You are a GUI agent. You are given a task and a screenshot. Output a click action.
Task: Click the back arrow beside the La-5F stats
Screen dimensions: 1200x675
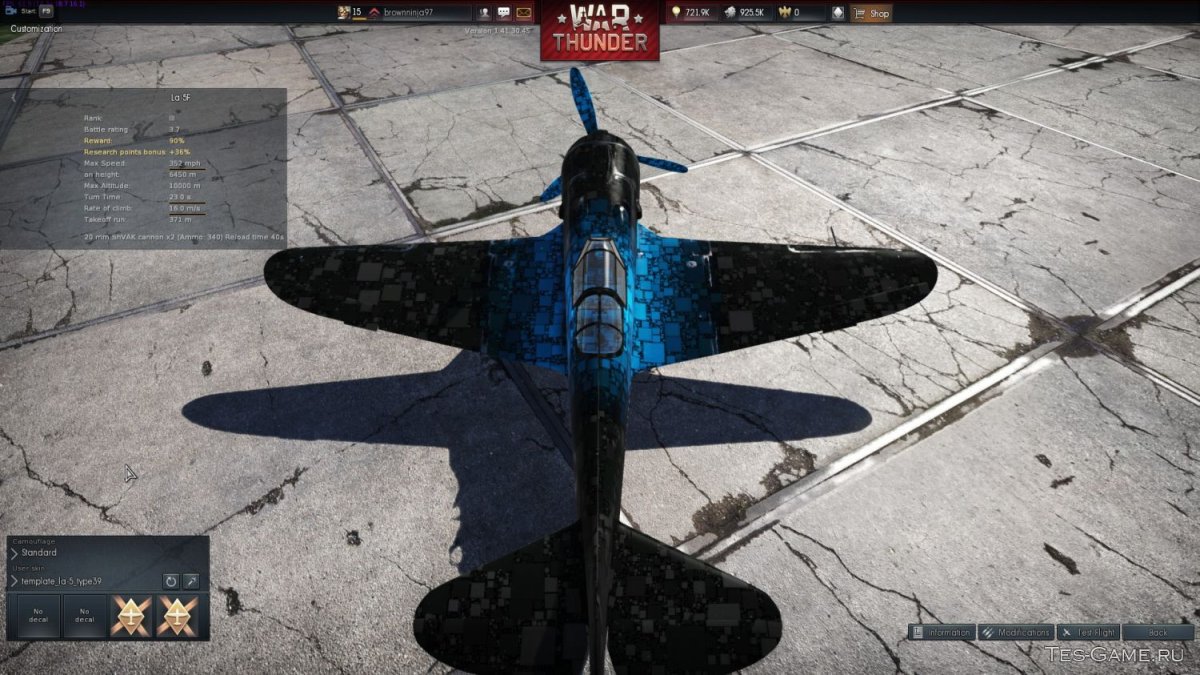coord(13,98)
